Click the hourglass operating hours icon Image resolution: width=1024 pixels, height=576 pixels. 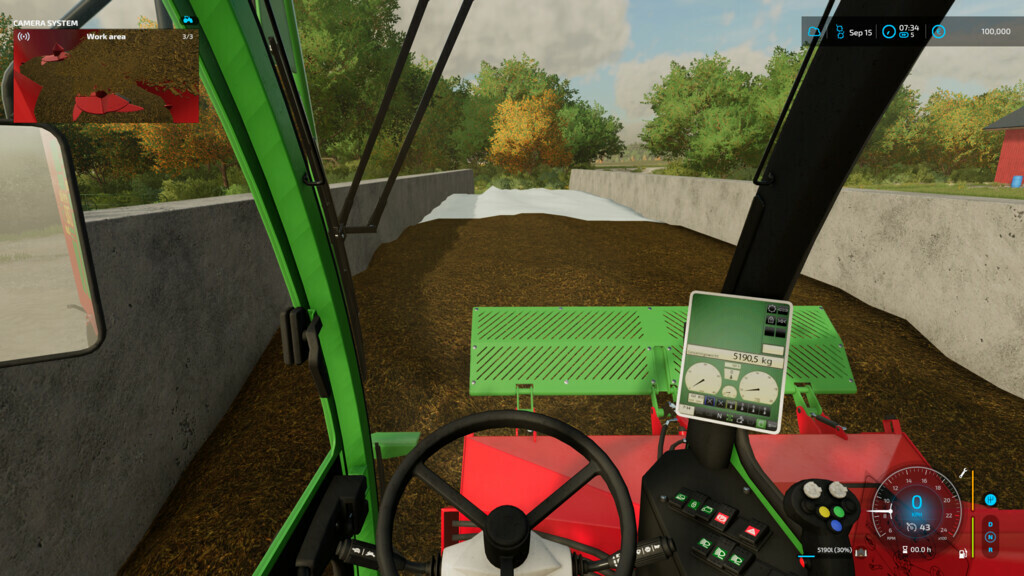pos(905,550)
